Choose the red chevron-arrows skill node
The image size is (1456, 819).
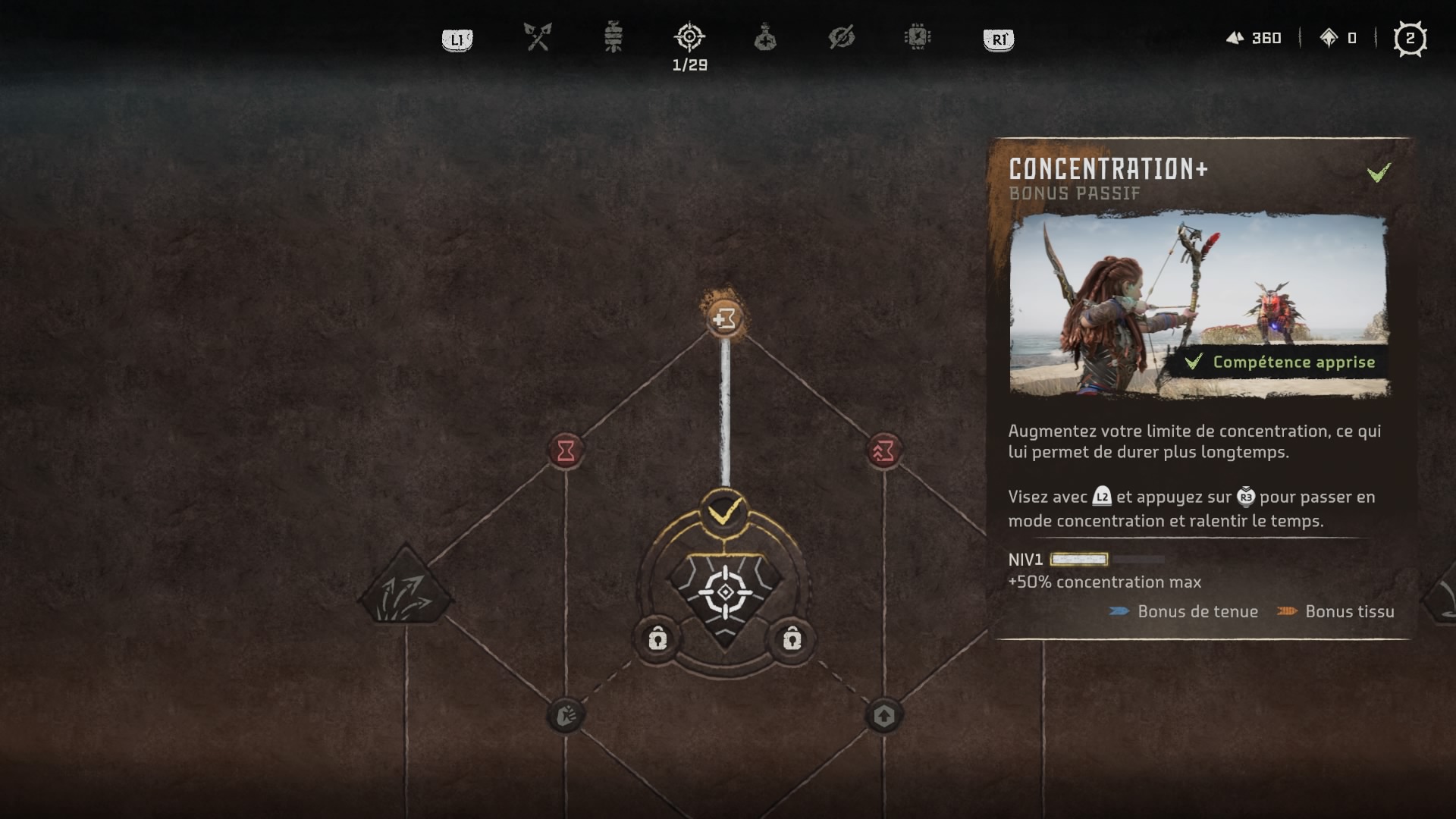click(x=883, y=451)
